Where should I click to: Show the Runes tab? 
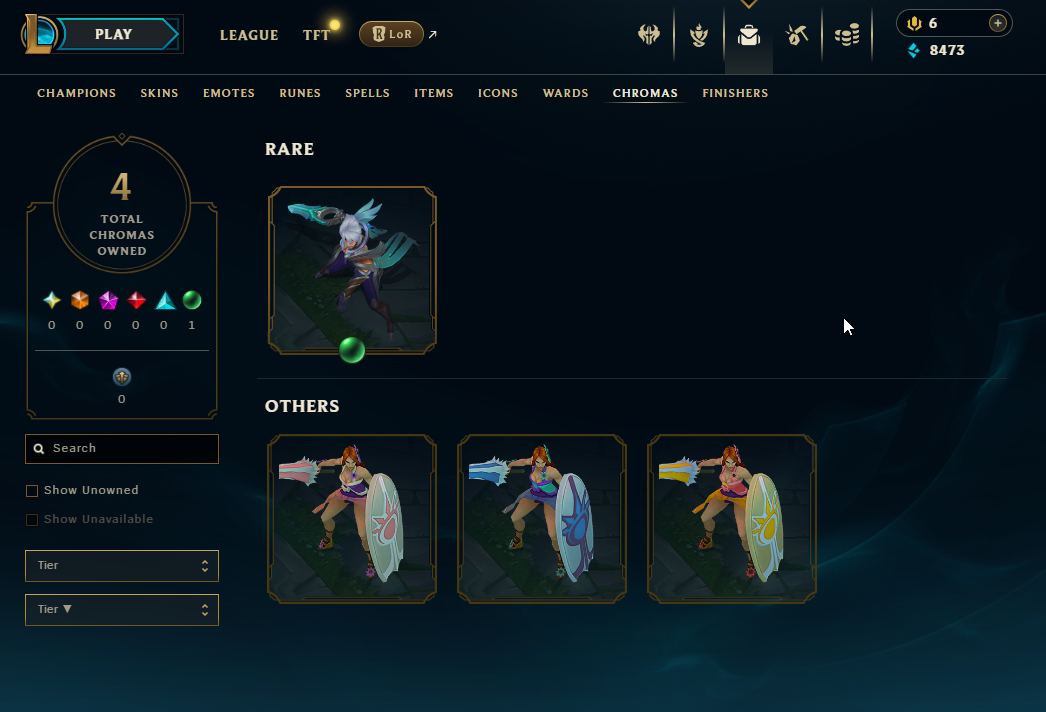300,93
